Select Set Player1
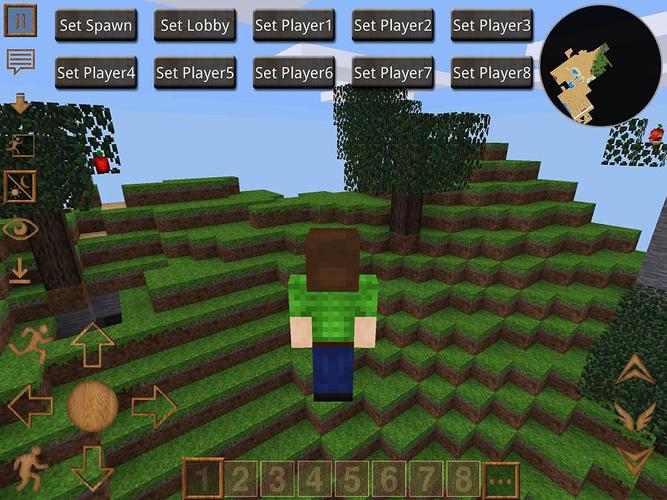Image resolution: width=667 pixels, height=500 pixels. 293,25
